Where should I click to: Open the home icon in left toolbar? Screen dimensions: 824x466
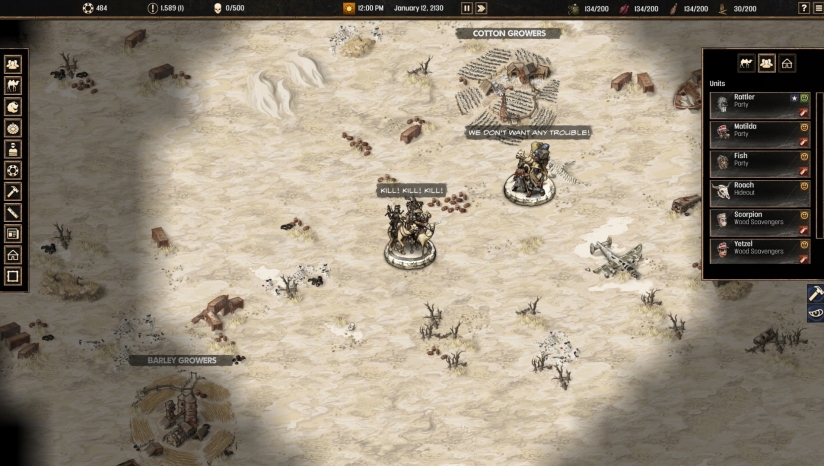point(13,255)
